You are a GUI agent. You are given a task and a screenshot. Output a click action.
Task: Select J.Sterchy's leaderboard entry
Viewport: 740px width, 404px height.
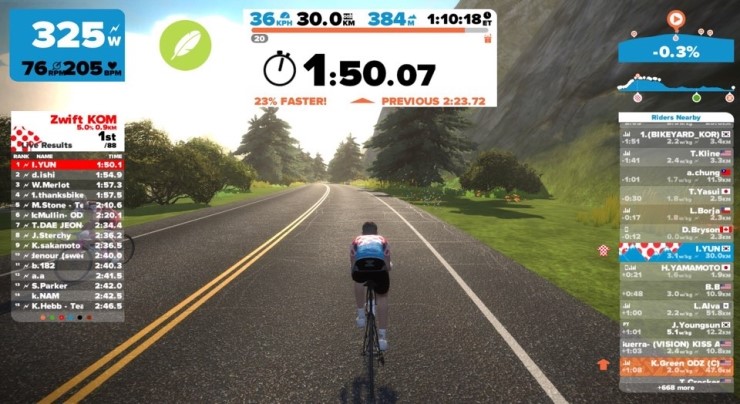coord(60,235)
